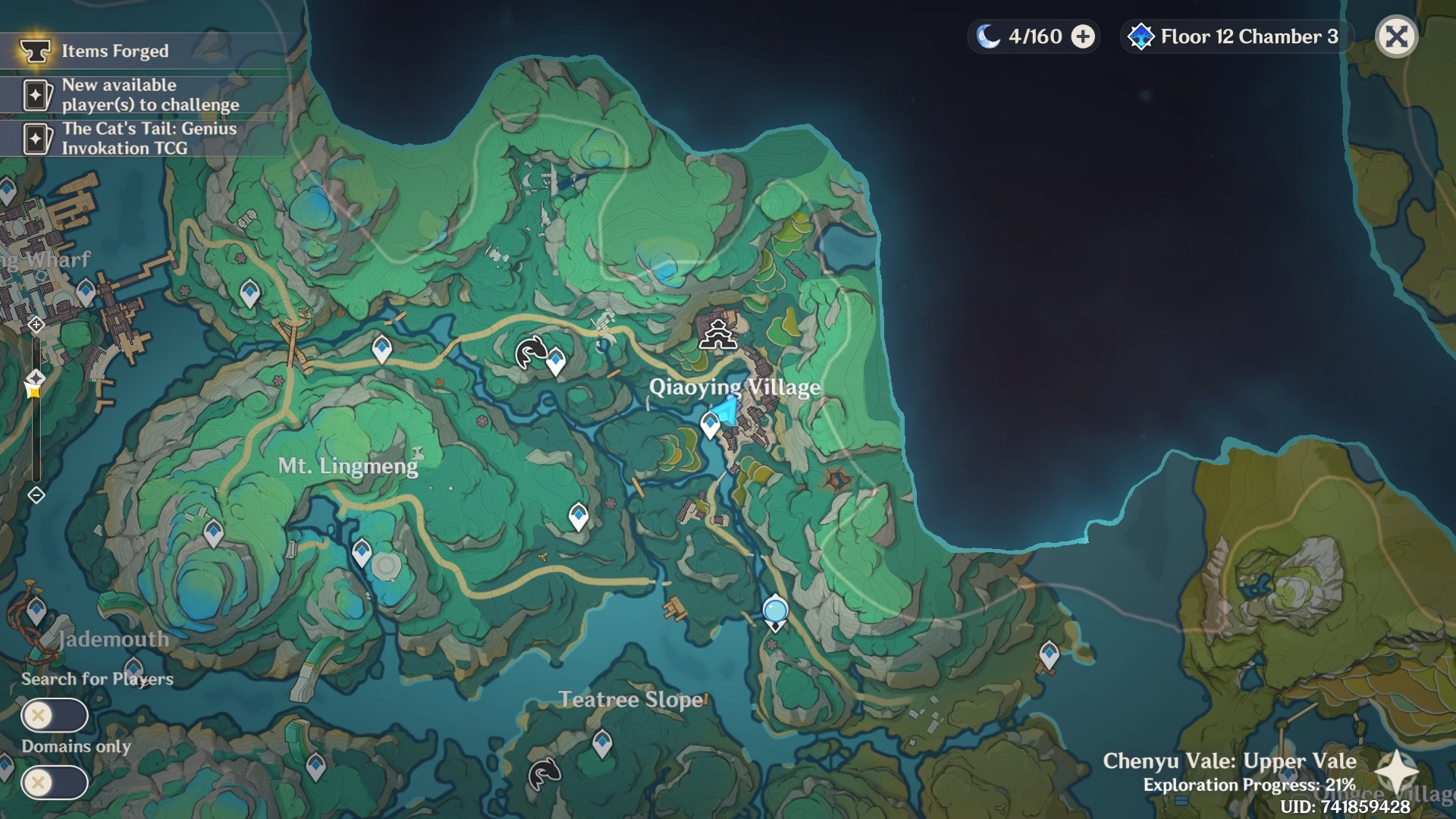
Task: Select the domain marker south of Teatree Slope
Action: click(544, 773)
